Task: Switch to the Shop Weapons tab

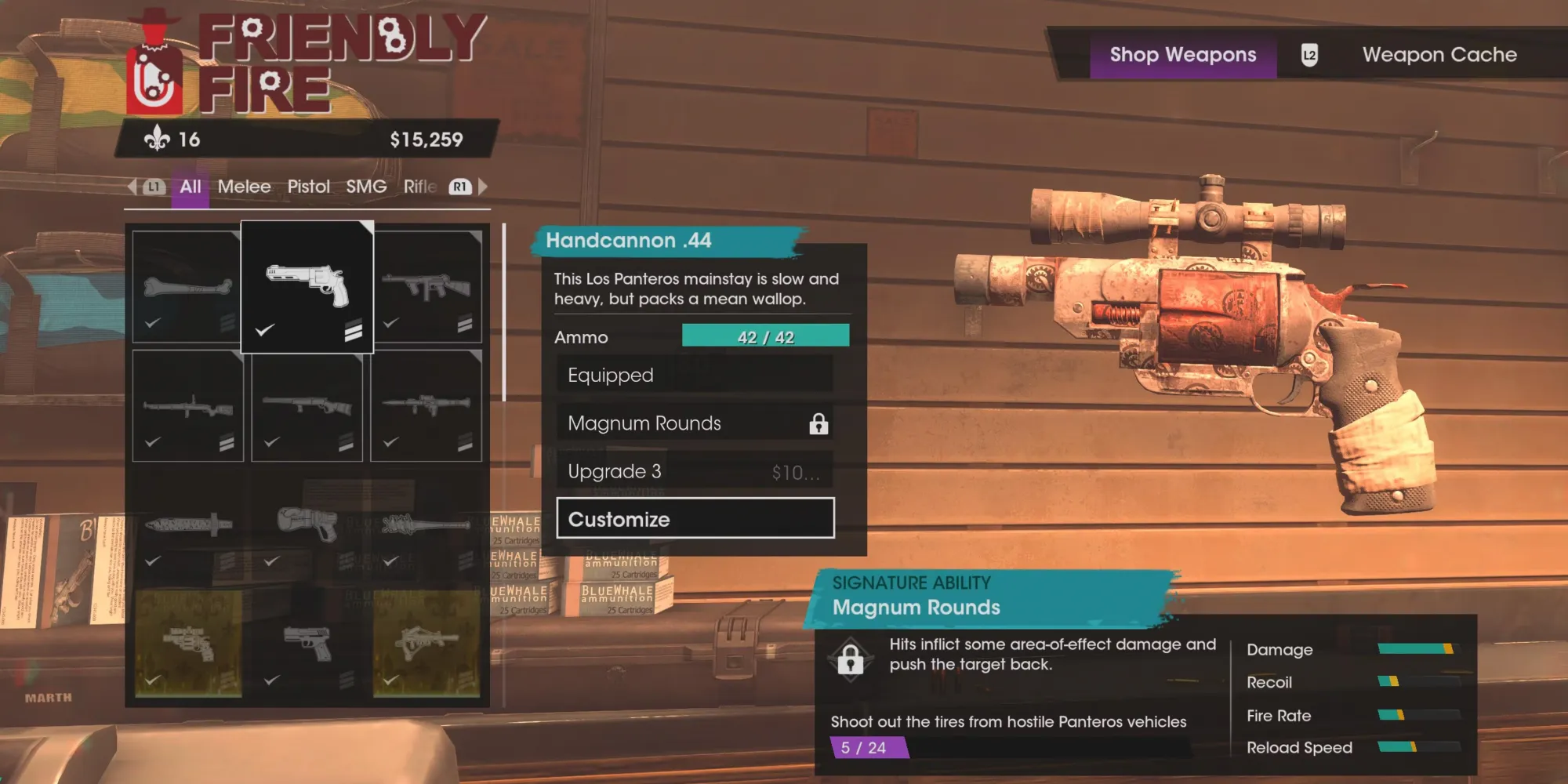Action: 1182,55
